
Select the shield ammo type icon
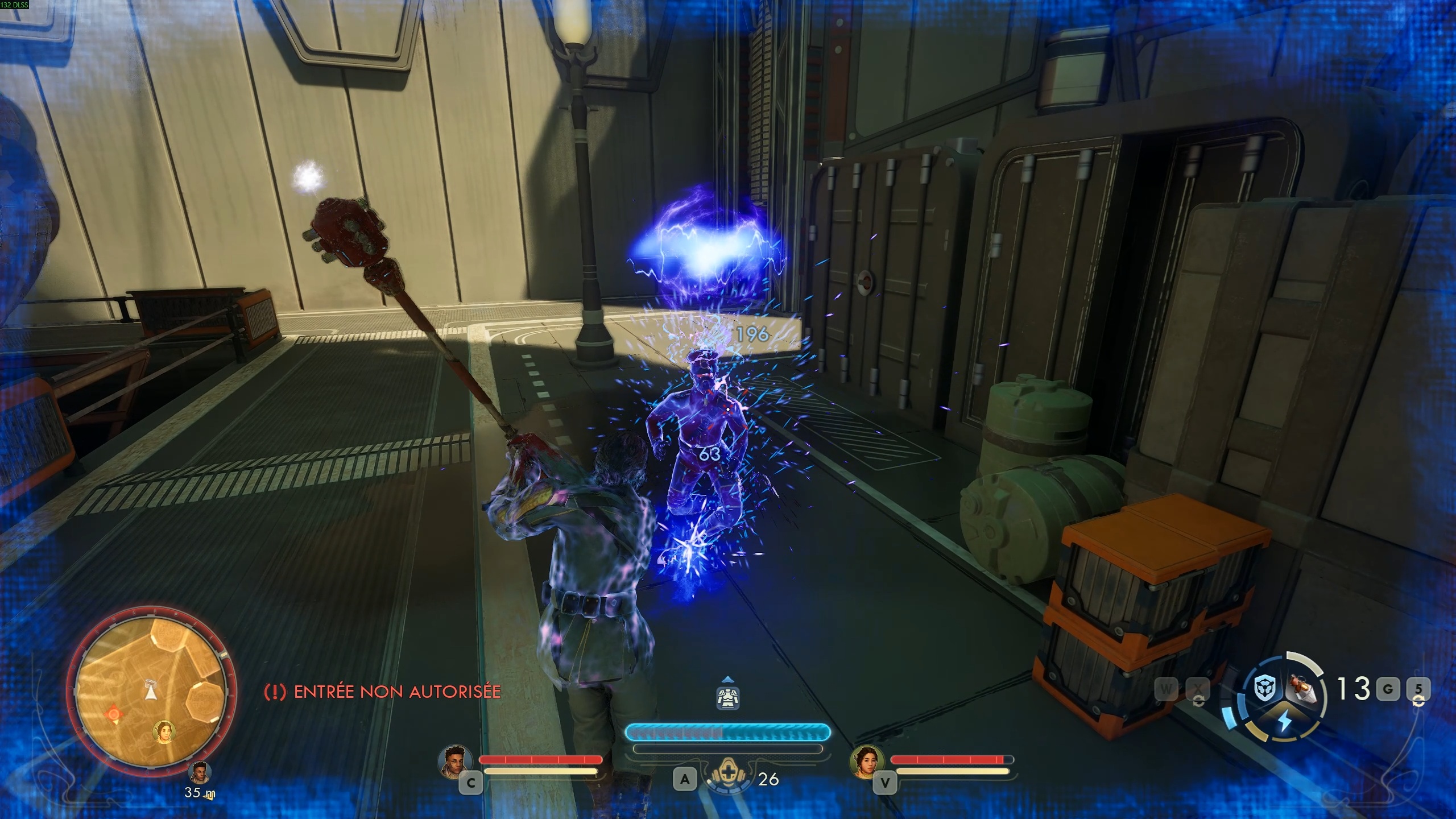(x=1264, y=688)
